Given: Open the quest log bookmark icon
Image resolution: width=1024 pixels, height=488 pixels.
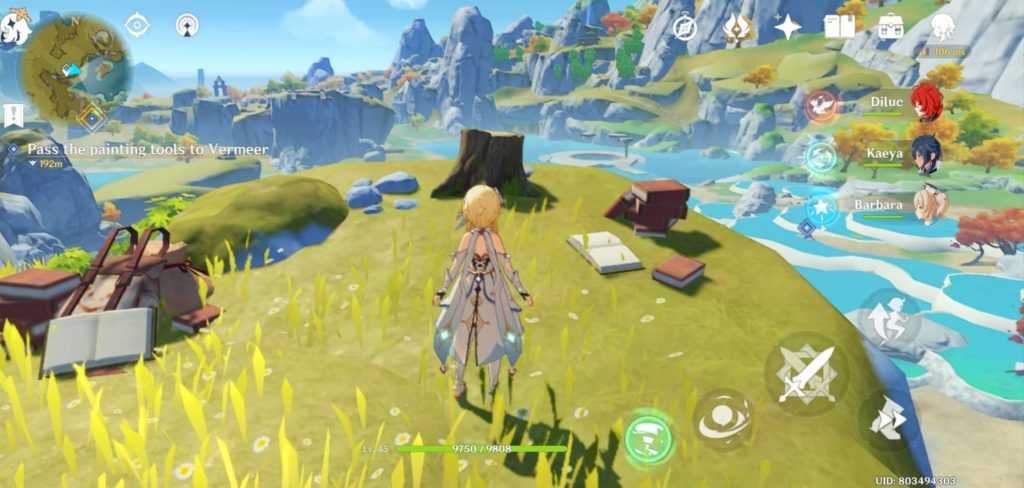Looking at the screenshot, I should [x=13, y=115].
